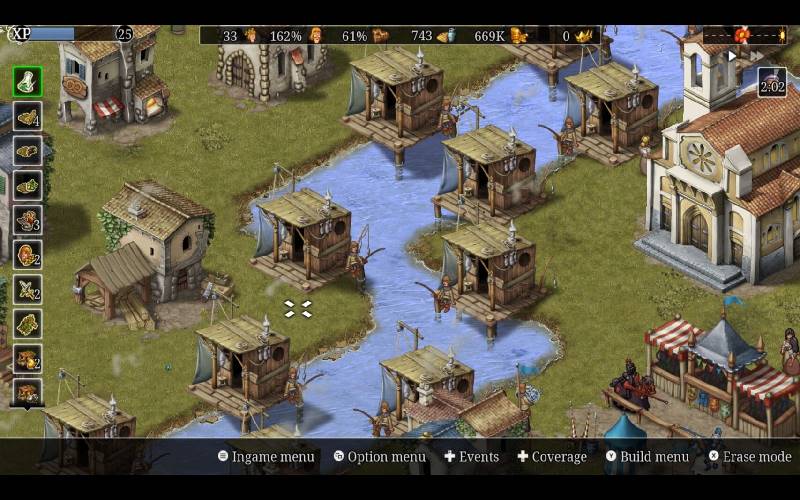Open the crossed swords build category
The width and height of the screenshot is (800, 500).
point(27,289)
